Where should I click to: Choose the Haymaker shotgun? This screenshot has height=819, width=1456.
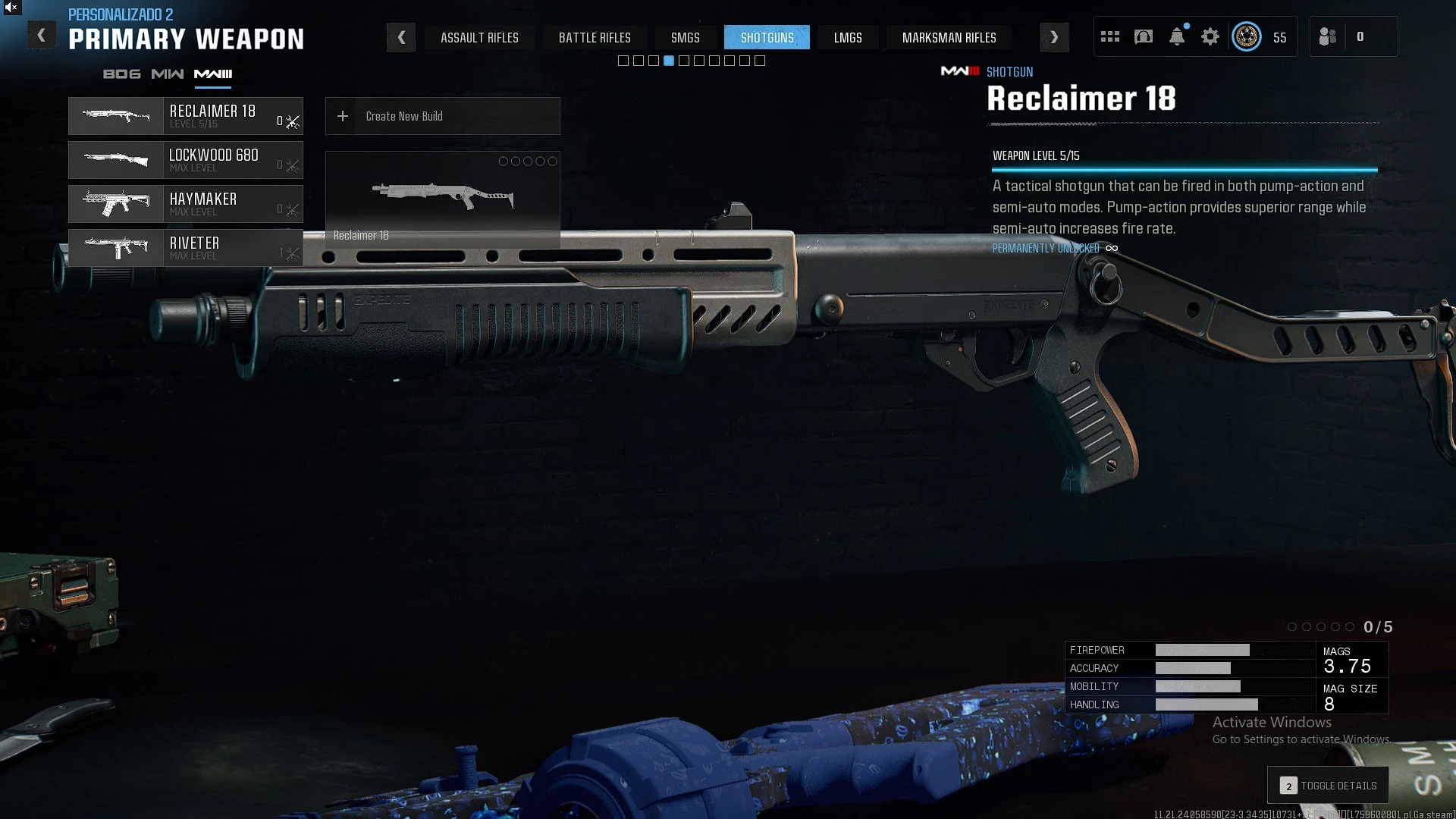186,204
